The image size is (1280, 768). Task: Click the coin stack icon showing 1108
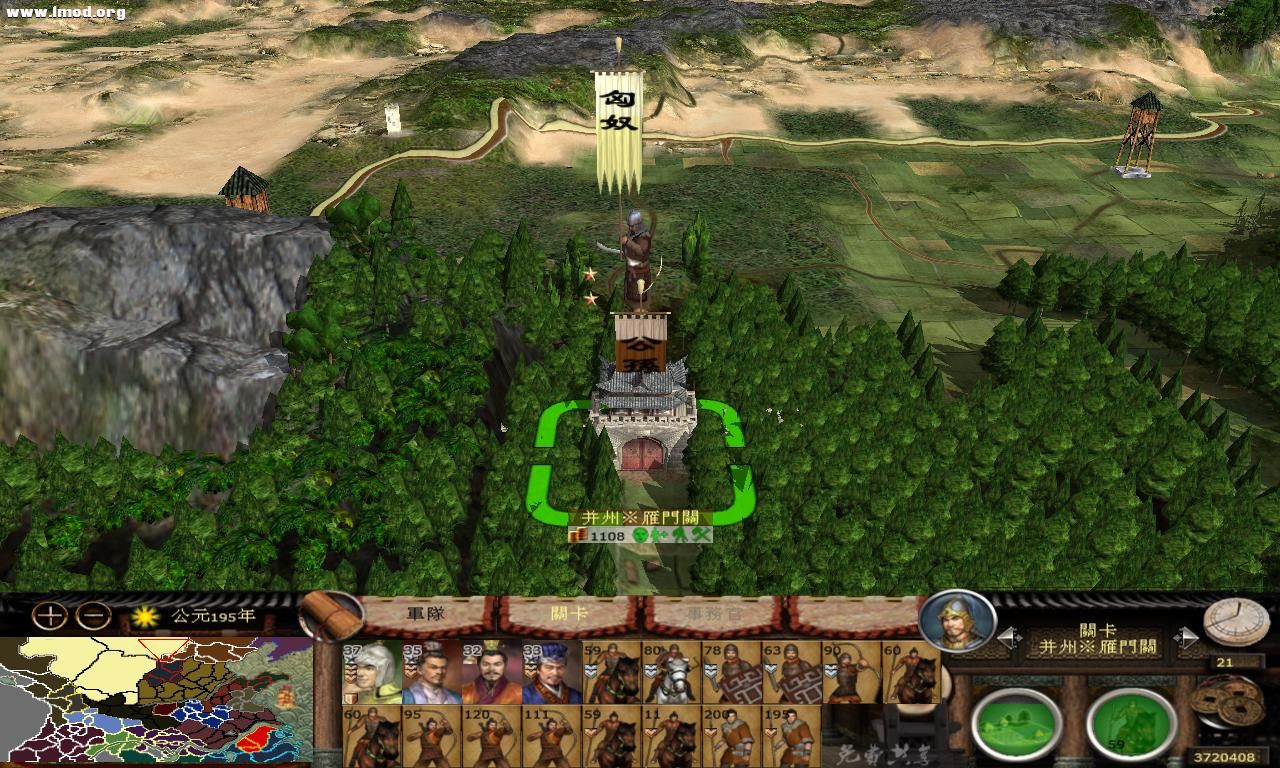click(x=578, y=535)
